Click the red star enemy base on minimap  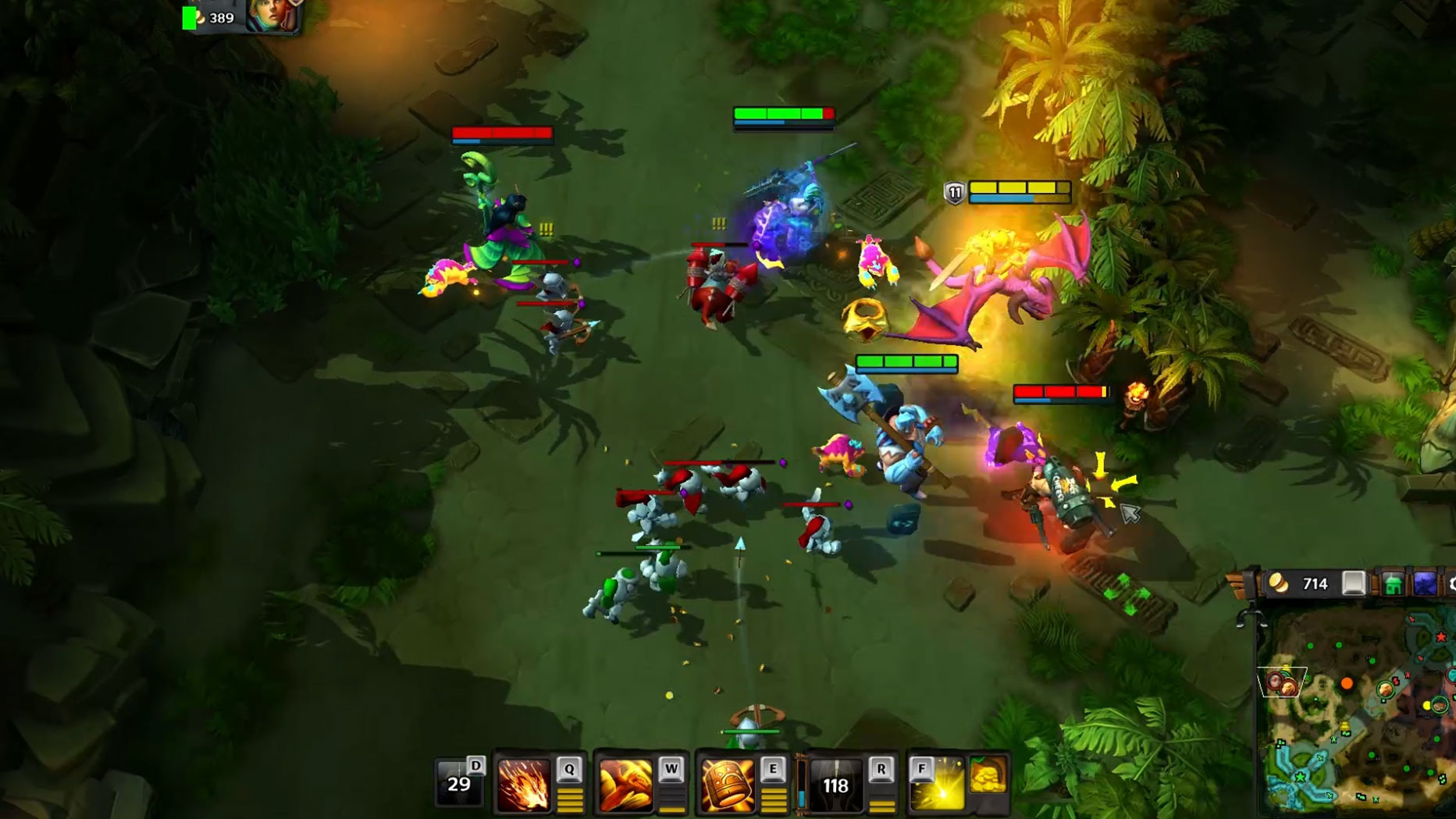pyautogui.click(x=1441, y=638)
